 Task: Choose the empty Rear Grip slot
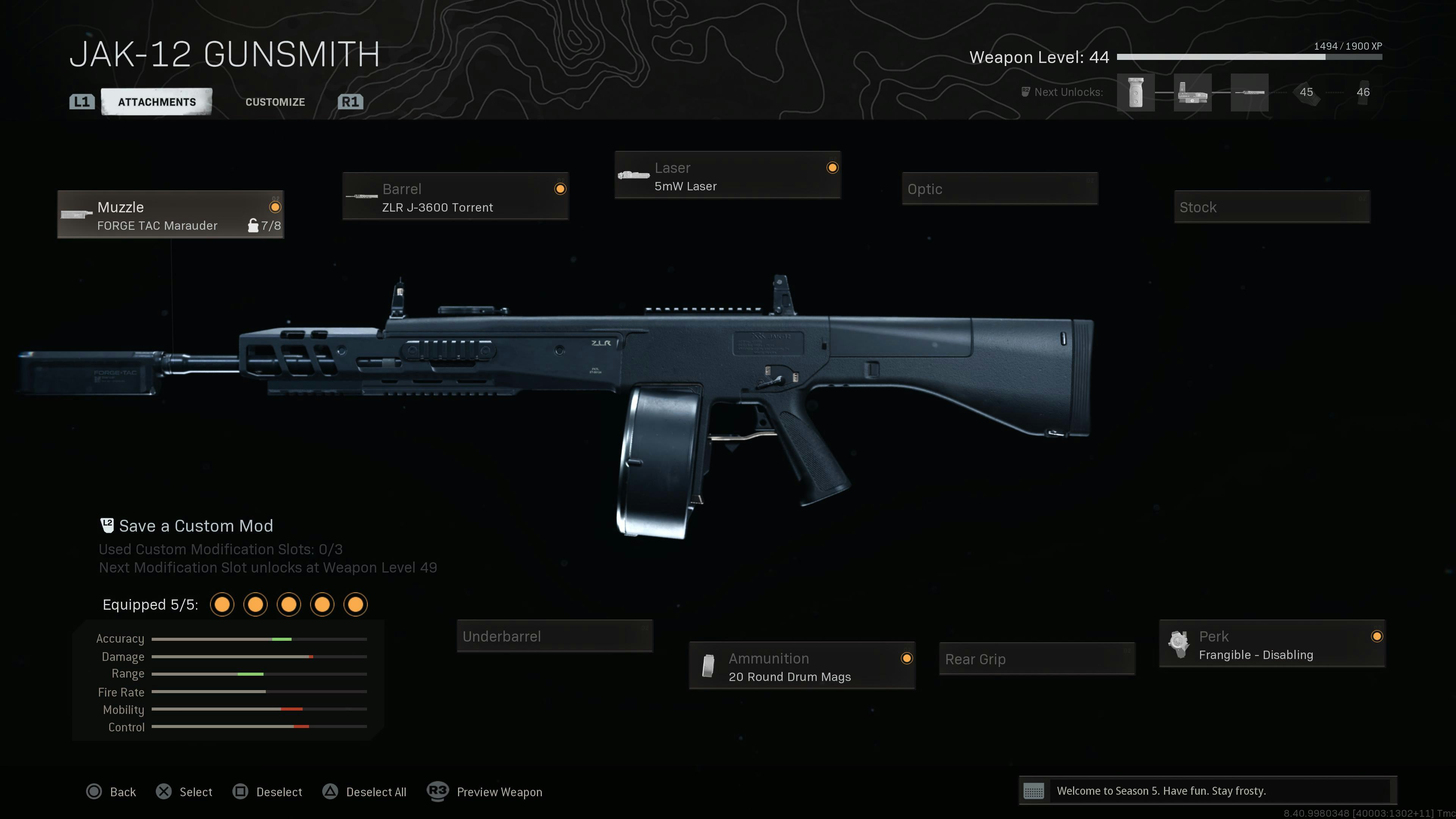coord(1037,659)
